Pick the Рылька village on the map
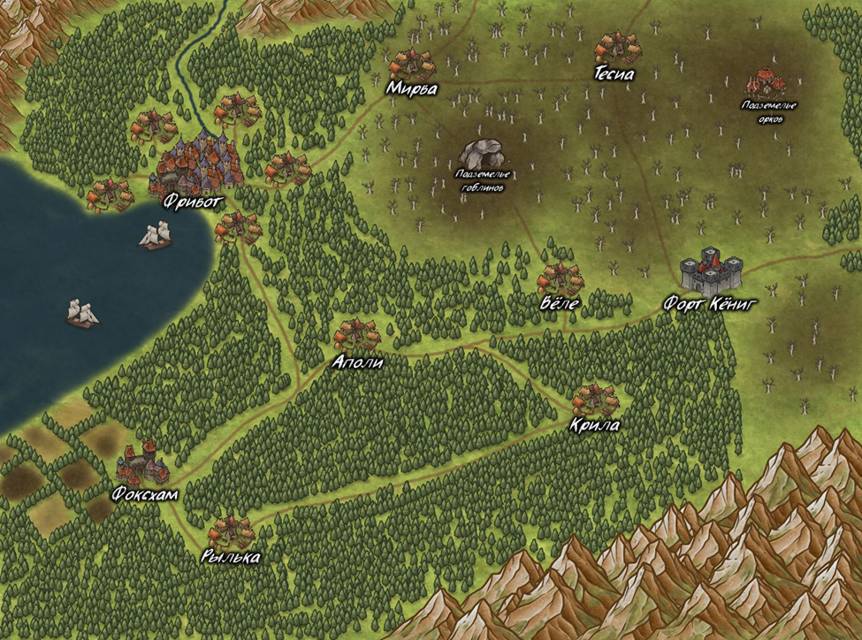862x640 pixels. tap(231, 532)
